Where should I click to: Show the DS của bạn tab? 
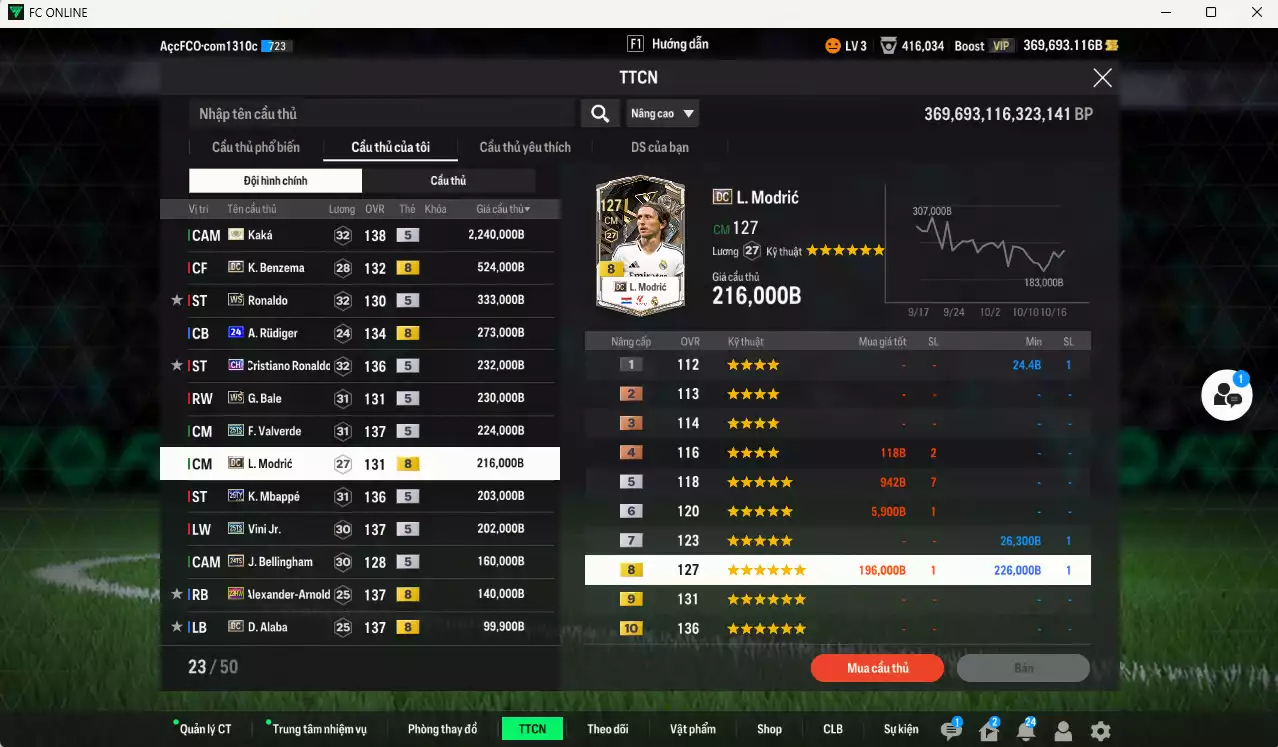[x=659, y=148]
